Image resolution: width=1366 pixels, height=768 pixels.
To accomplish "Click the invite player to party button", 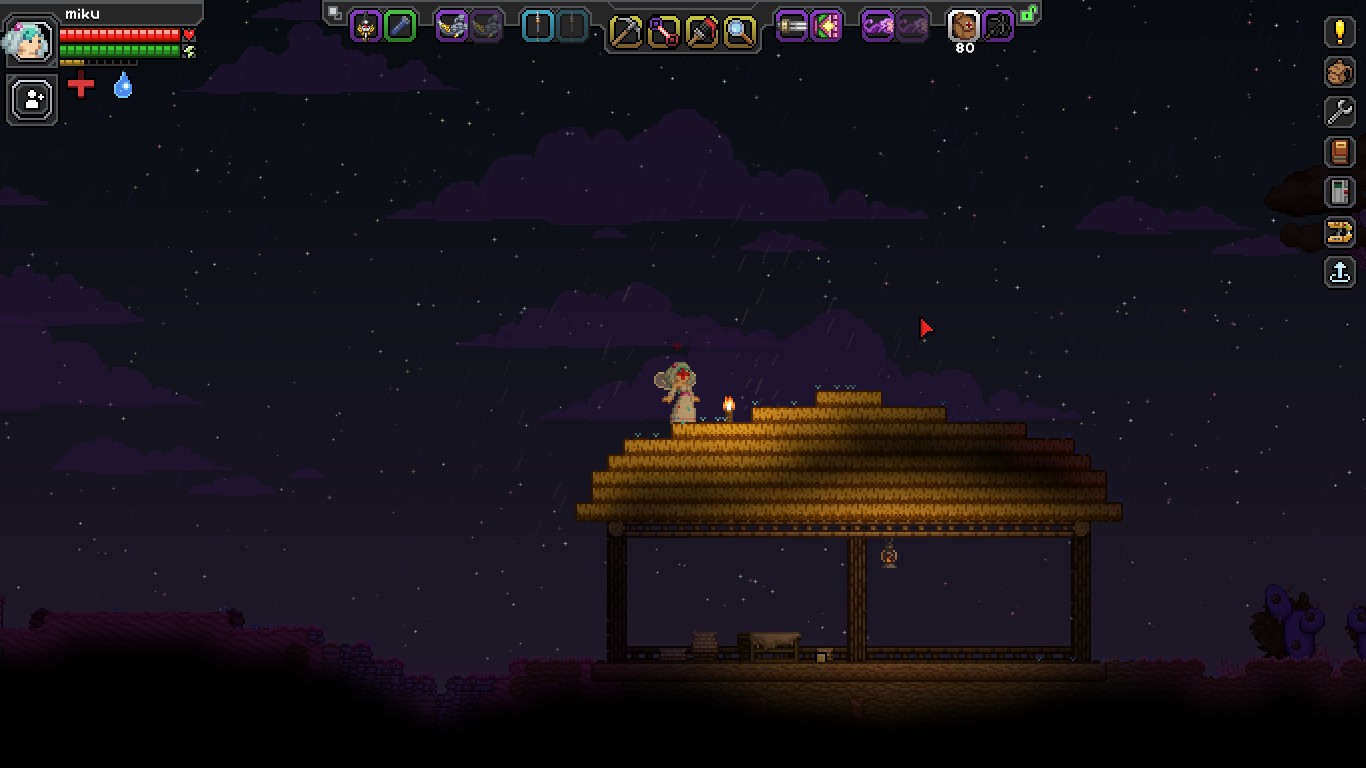I will click(32, 100).
